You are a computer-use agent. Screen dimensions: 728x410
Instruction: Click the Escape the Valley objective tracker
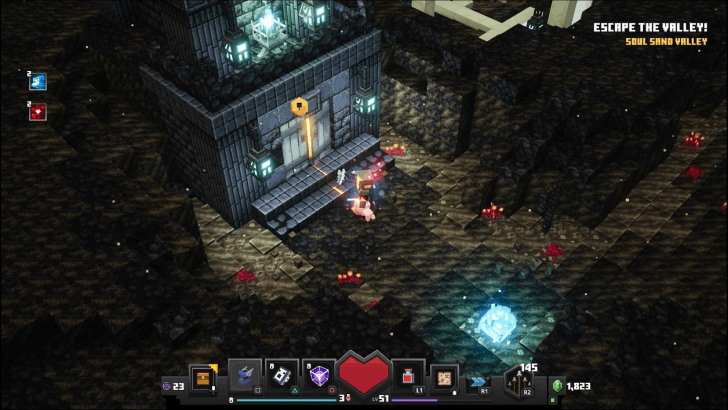(x=649, y=28)
